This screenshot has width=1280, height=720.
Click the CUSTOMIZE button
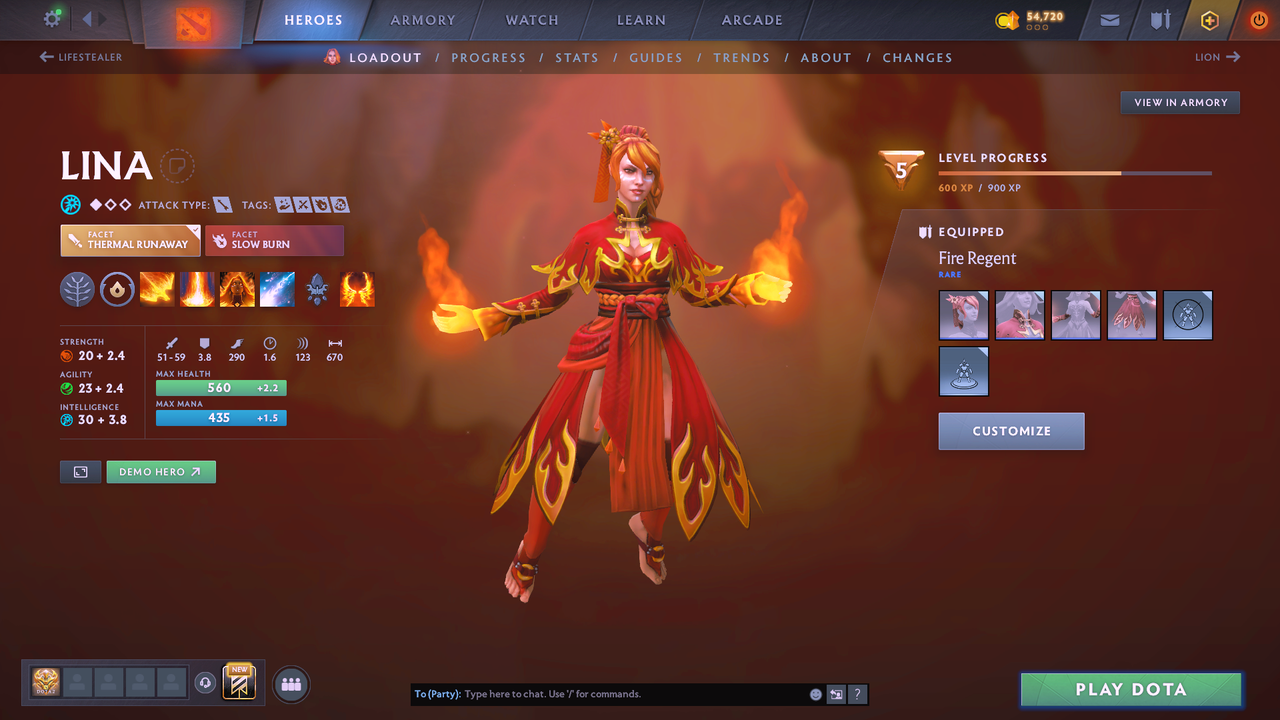point(1011,431)
